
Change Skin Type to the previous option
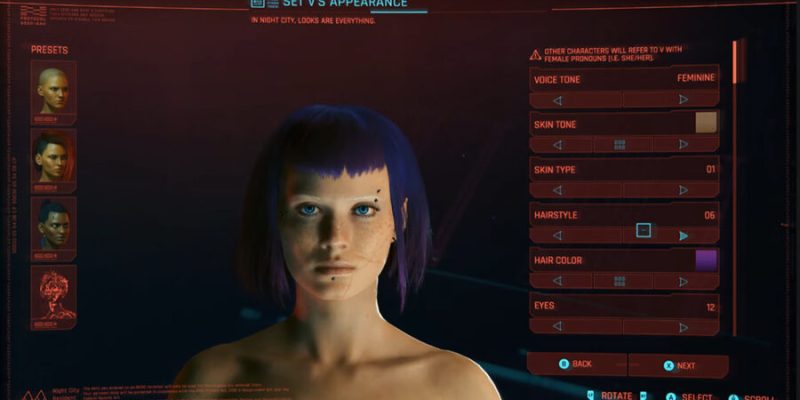click(x=557, y=190)
